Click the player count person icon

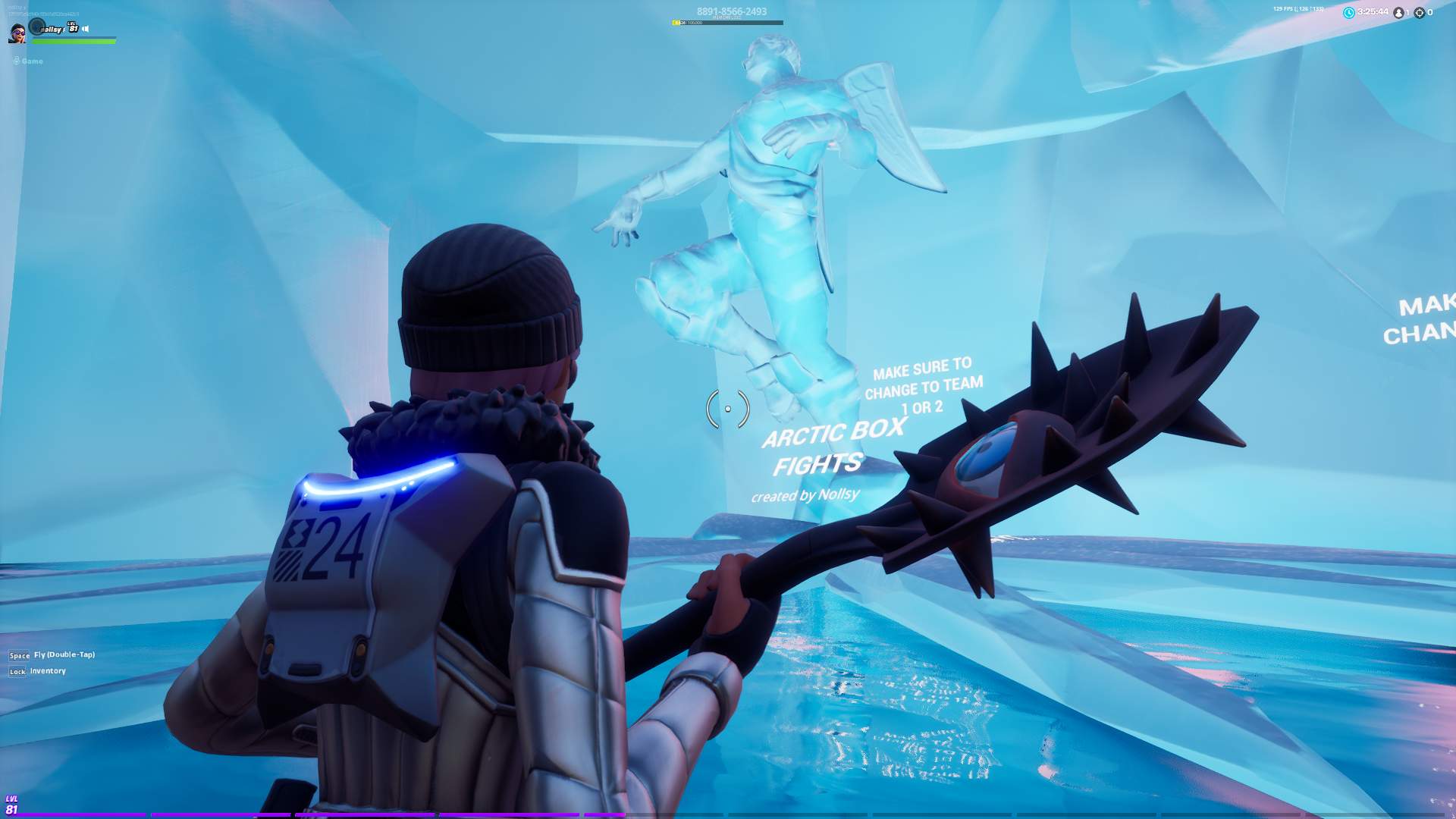click(x=1399, y=13)
